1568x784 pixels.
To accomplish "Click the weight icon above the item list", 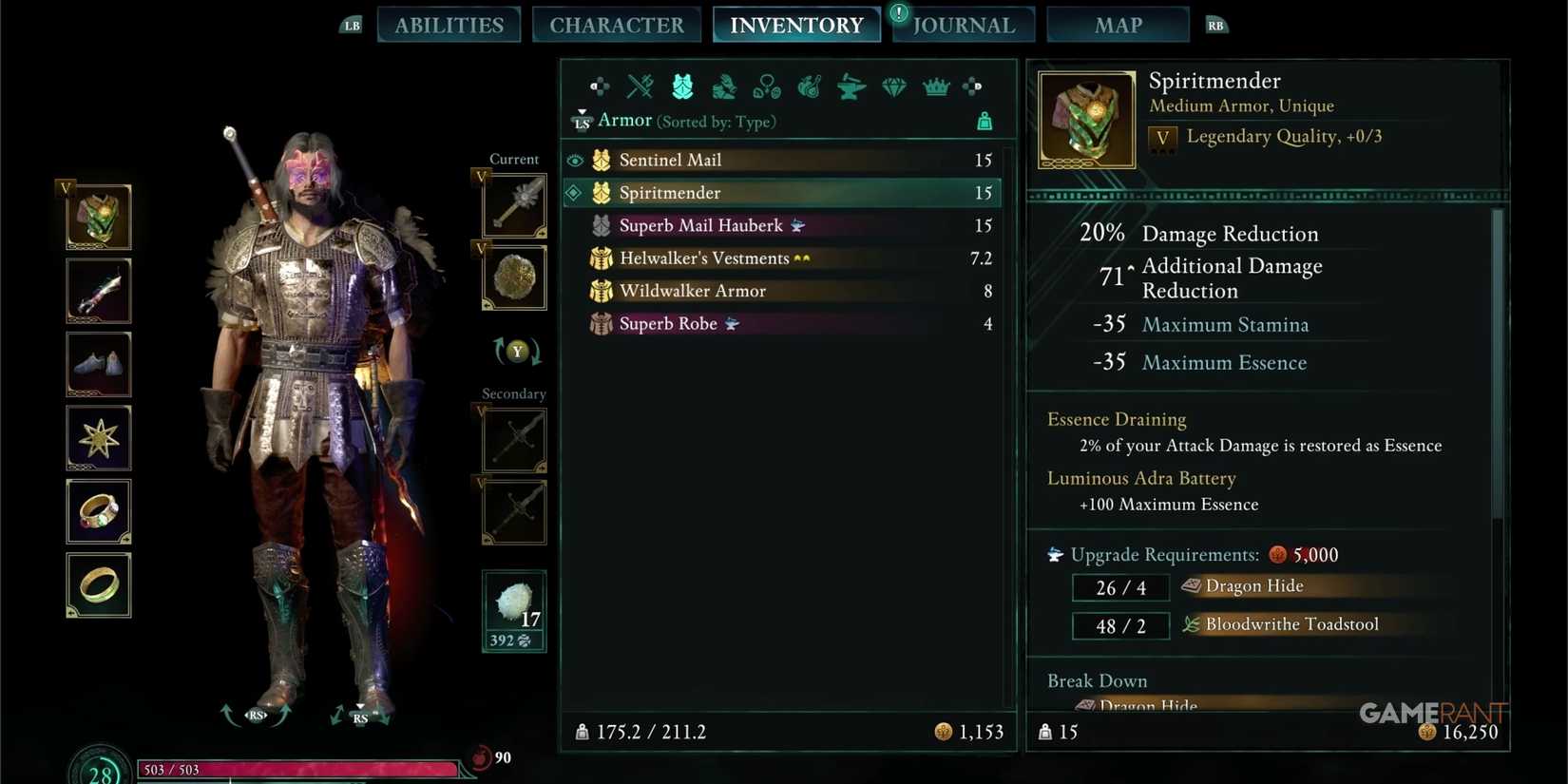I will [985, 121].
